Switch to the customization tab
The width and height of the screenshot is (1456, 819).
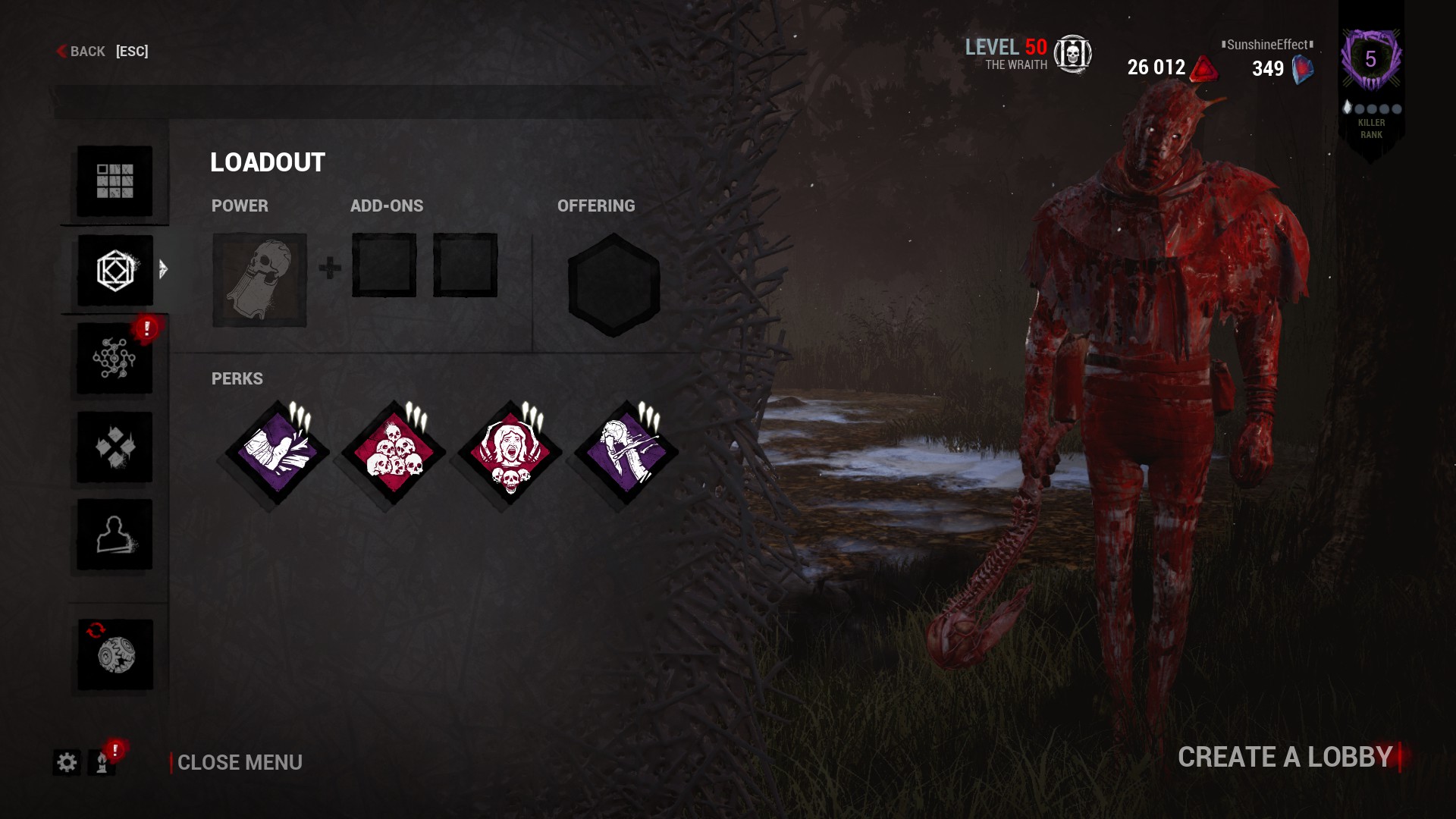click(115, 447)
